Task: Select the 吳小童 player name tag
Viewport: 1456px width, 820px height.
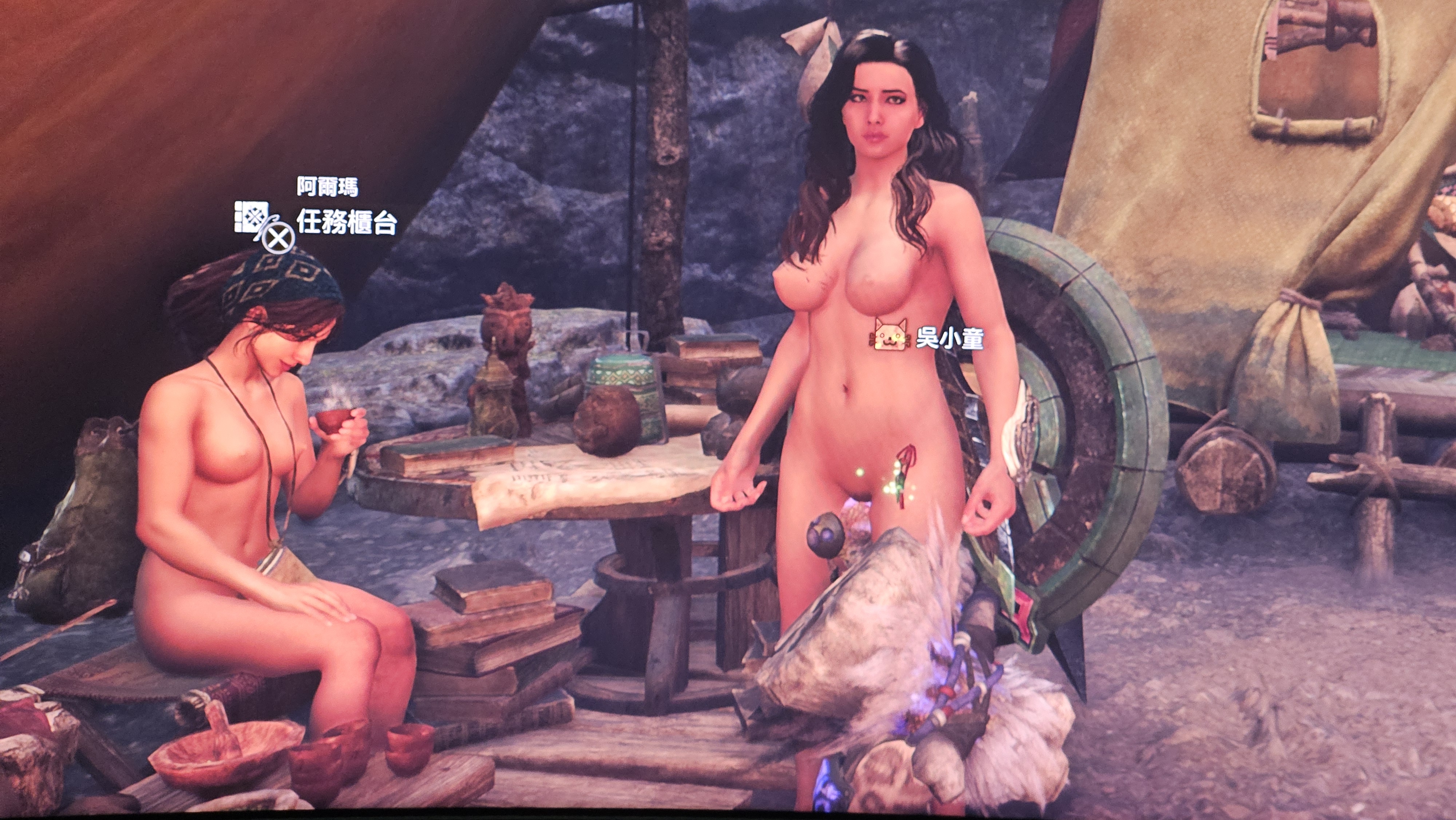Action: pos(949,339)
